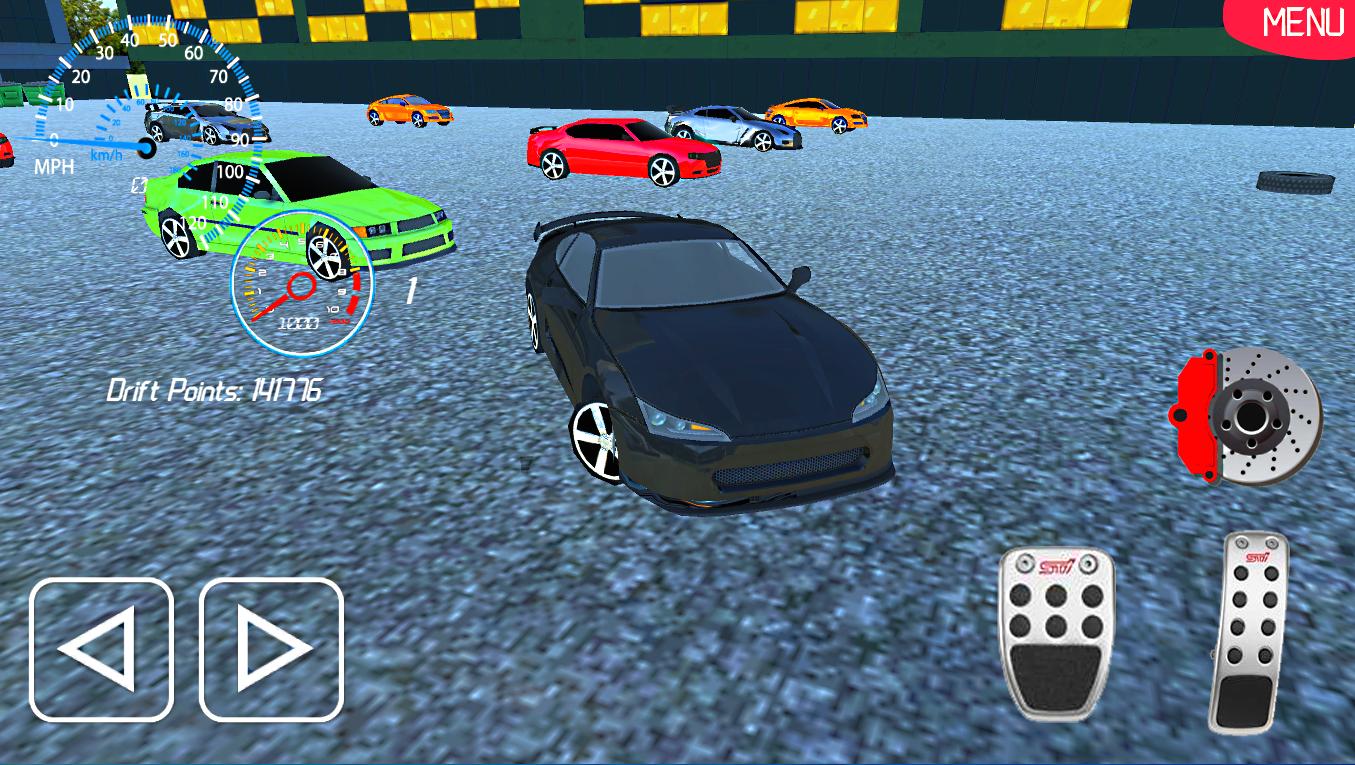The width and height of the screenshot is (1355, 765).
Task: Select the red sports car
Action: click(x=620, y=150)
